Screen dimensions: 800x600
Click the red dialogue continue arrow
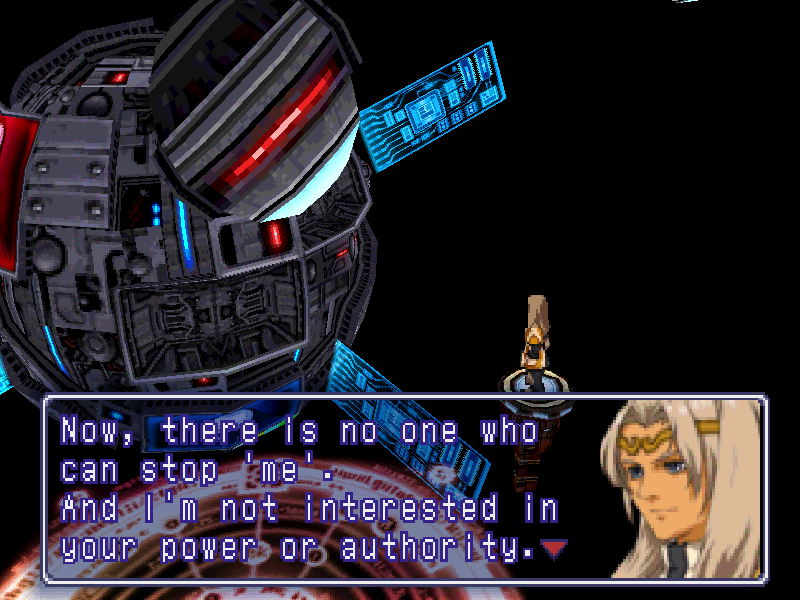[x=553, y=547]
